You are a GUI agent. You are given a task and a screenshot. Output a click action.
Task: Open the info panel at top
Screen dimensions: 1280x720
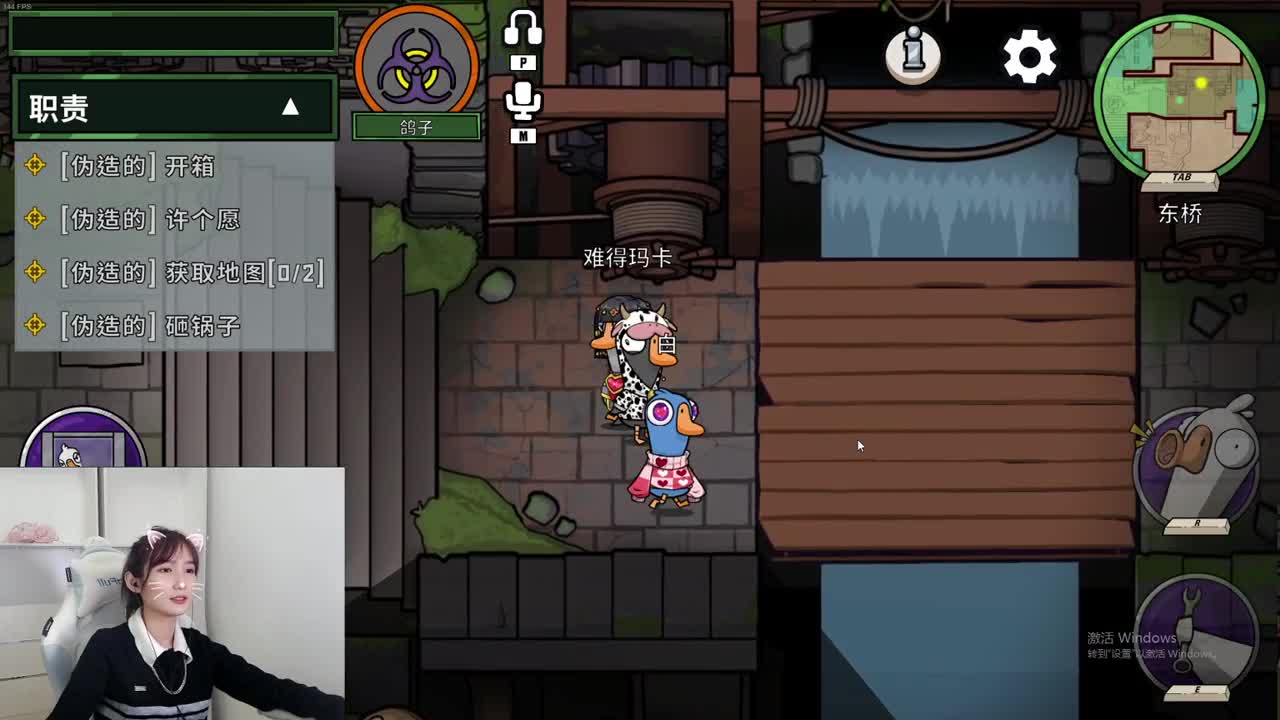point(913,57)
